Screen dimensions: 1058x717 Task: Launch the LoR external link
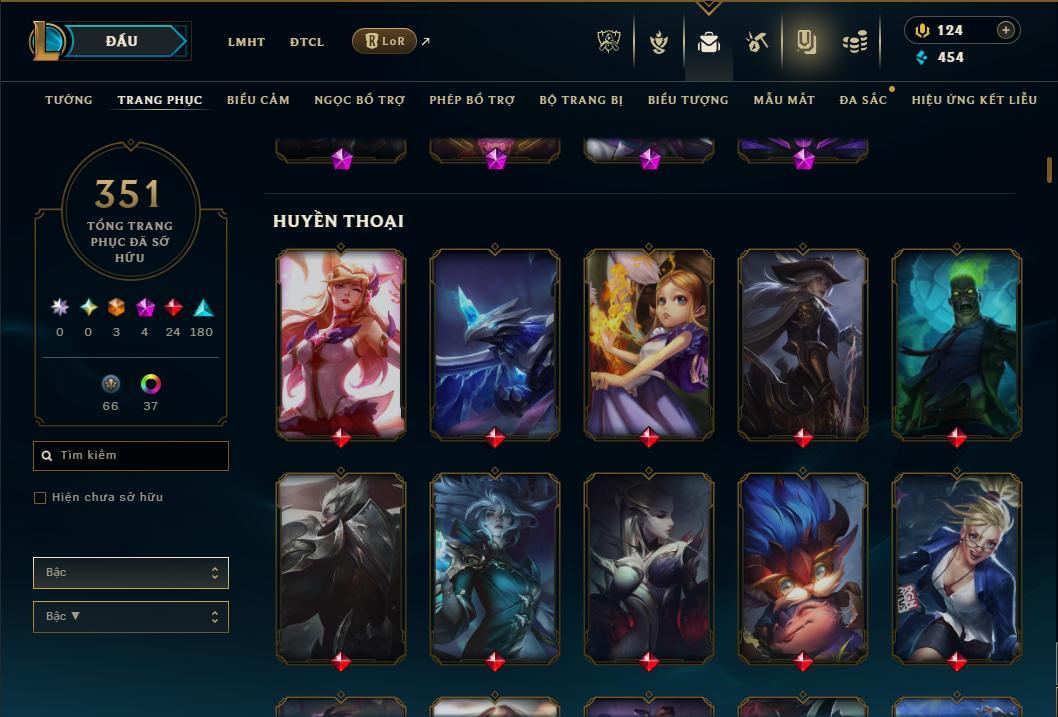point(385,41)
